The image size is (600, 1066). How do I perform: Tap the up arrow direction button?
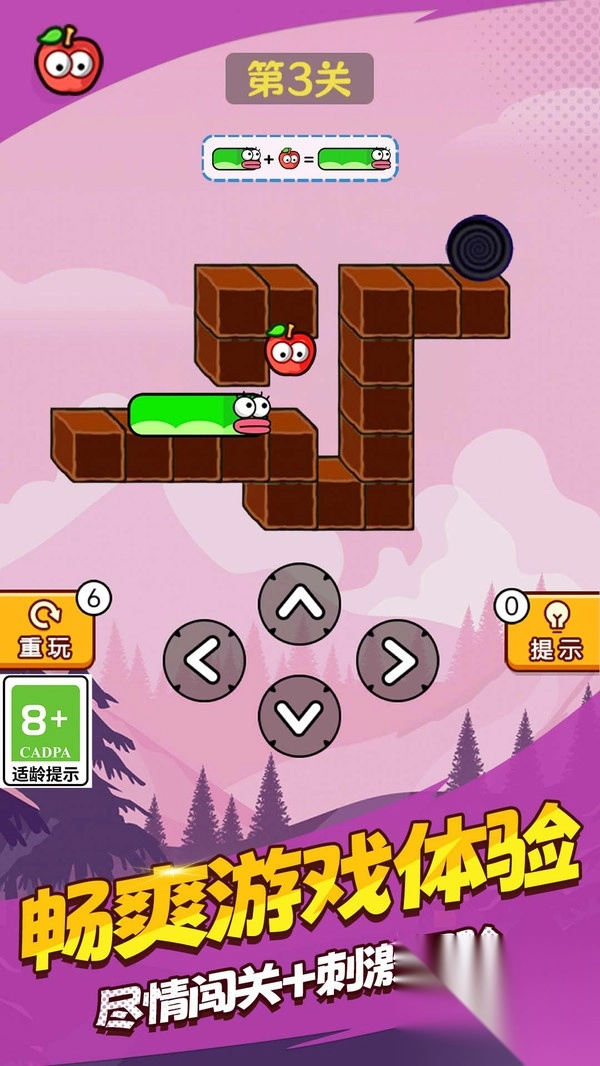coord(299,604)
